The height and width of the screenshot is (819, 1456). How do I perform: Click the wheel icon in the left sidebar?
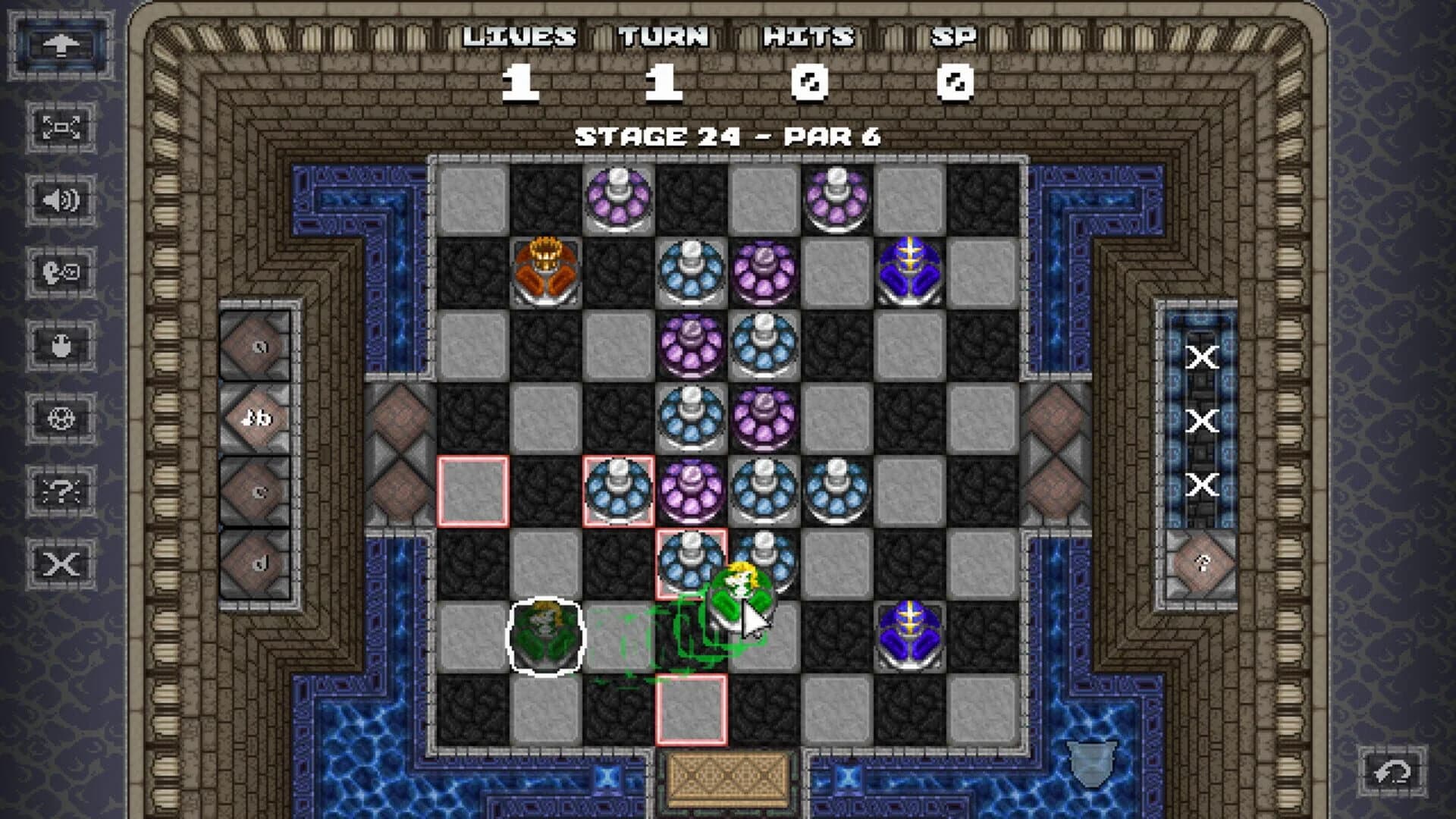[x=62, y=419]
